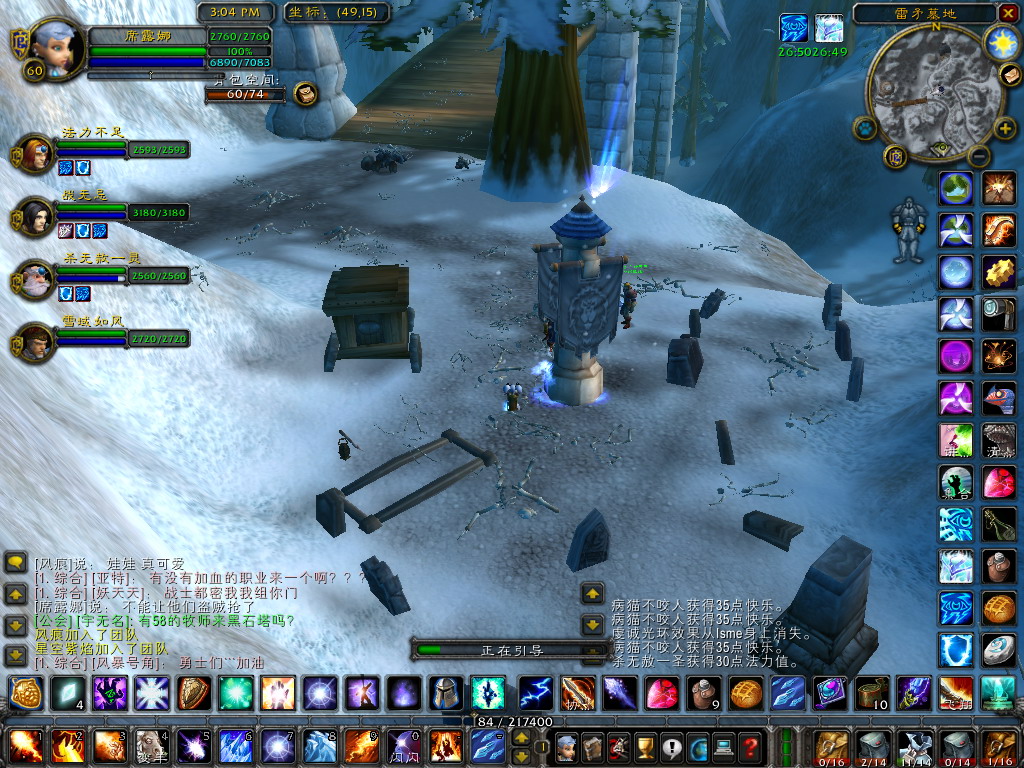The width and height of the screenshot is (1024, 768).
Task: Zoom in the minimap with plus button
Action: (1005, 129)
